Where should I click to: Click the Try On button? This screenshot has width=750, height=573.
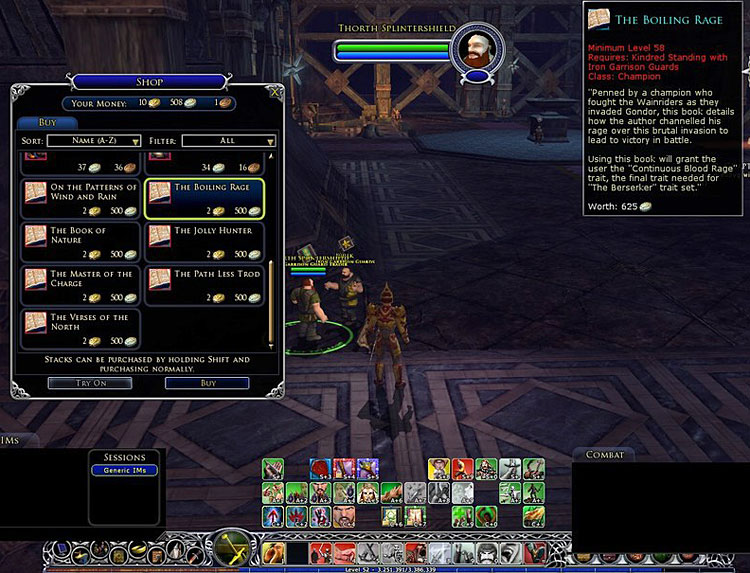tap(75, 383)
